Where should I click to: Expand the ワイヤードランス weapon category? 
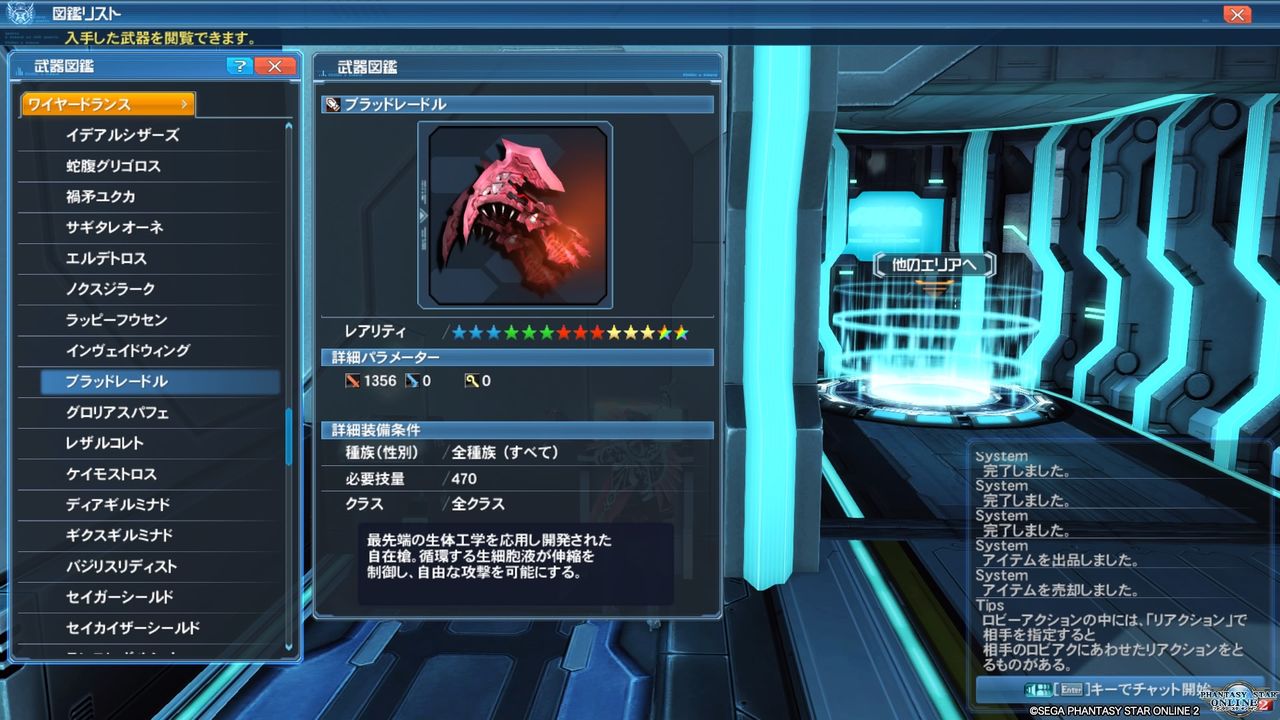coord(105,103)
